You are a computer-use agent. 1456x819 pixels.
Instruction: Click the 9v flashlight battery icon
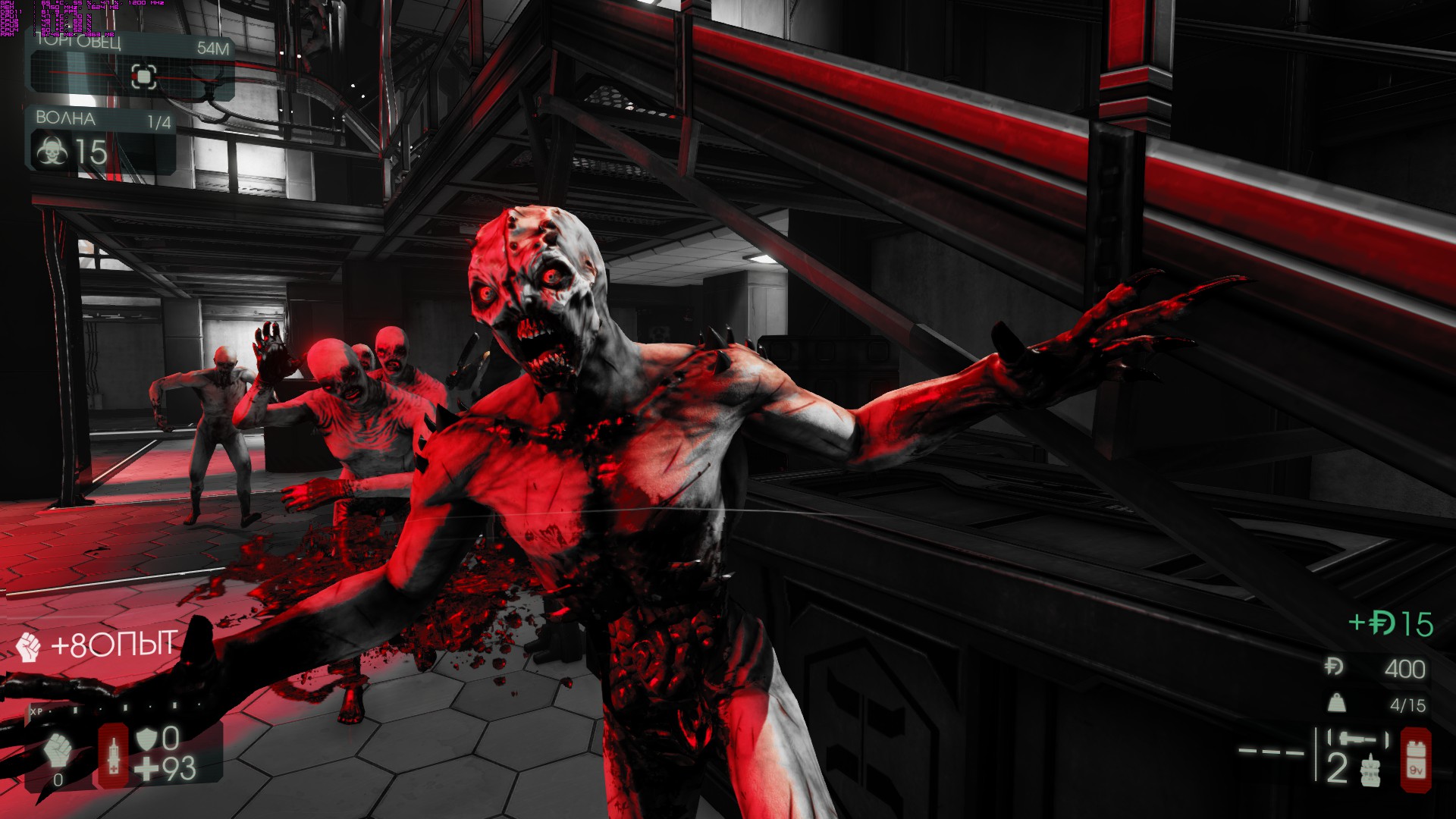(1416, 759)
